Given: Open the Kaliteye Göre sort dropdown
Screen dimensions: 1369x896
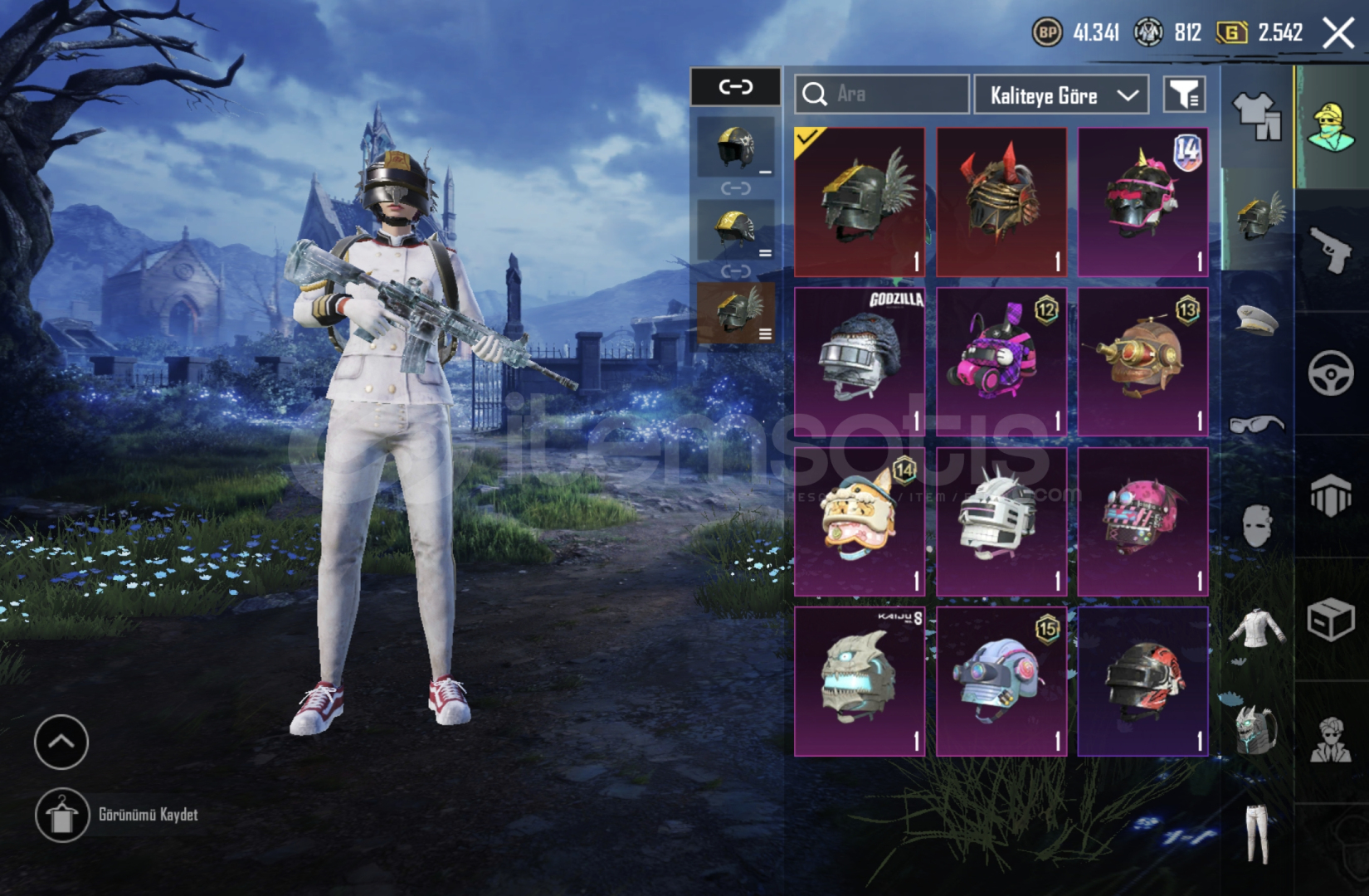Looking at the screenshot, I should (x=1061, y=95).
